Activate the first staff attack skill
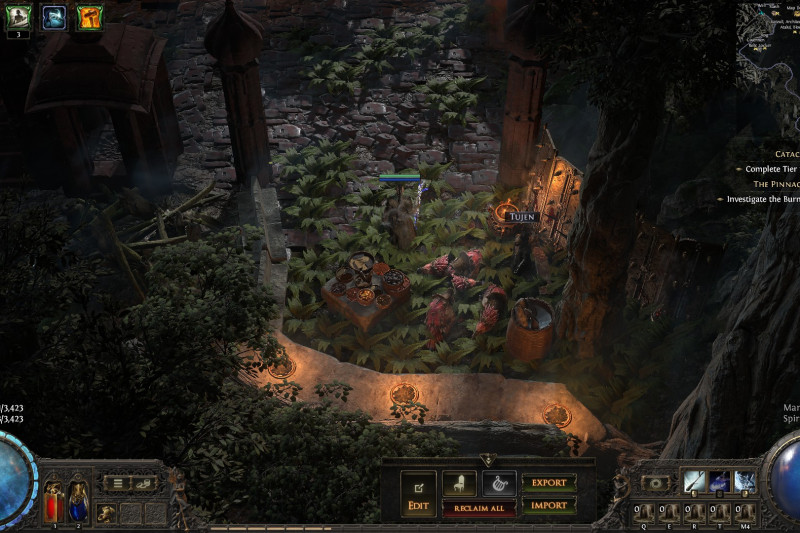Viewport: 800px width, 533px height. (x=694, y=481)
